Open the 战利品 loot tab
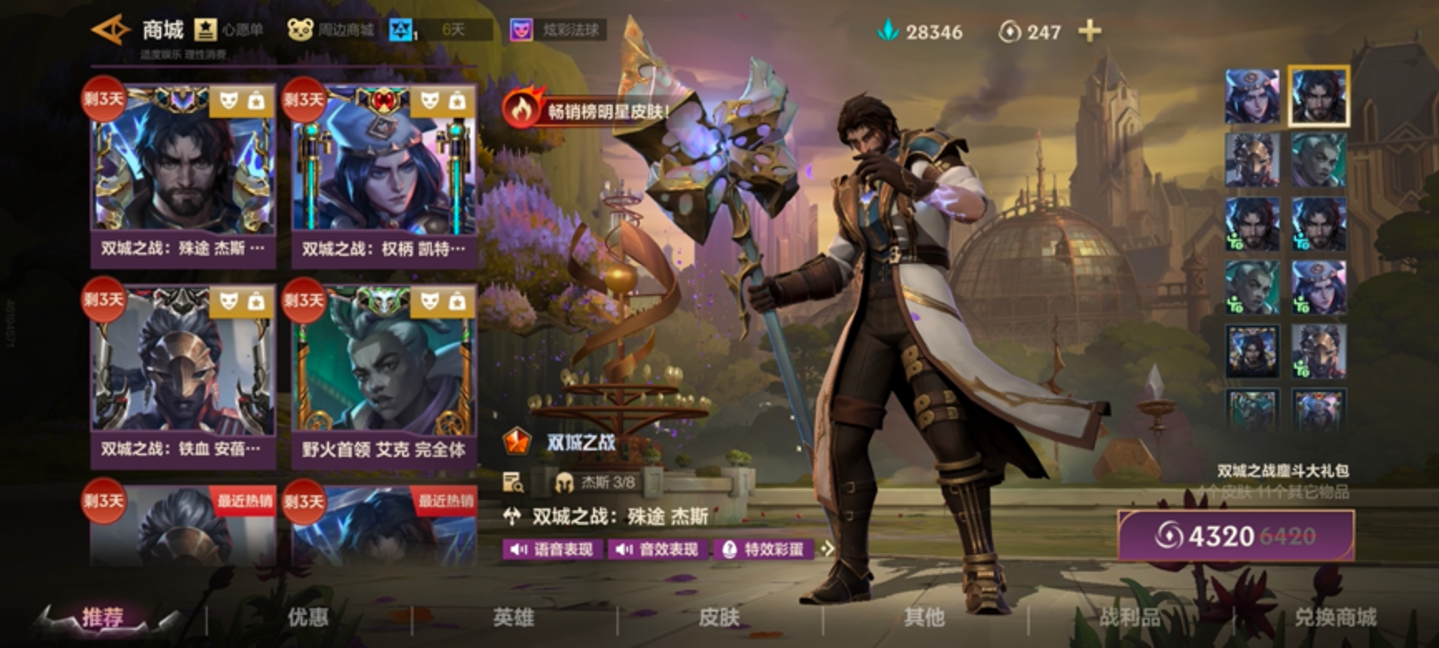The height and width of the screenshot is (648, 1439). pyautogui.click(x=1130, y=618)
